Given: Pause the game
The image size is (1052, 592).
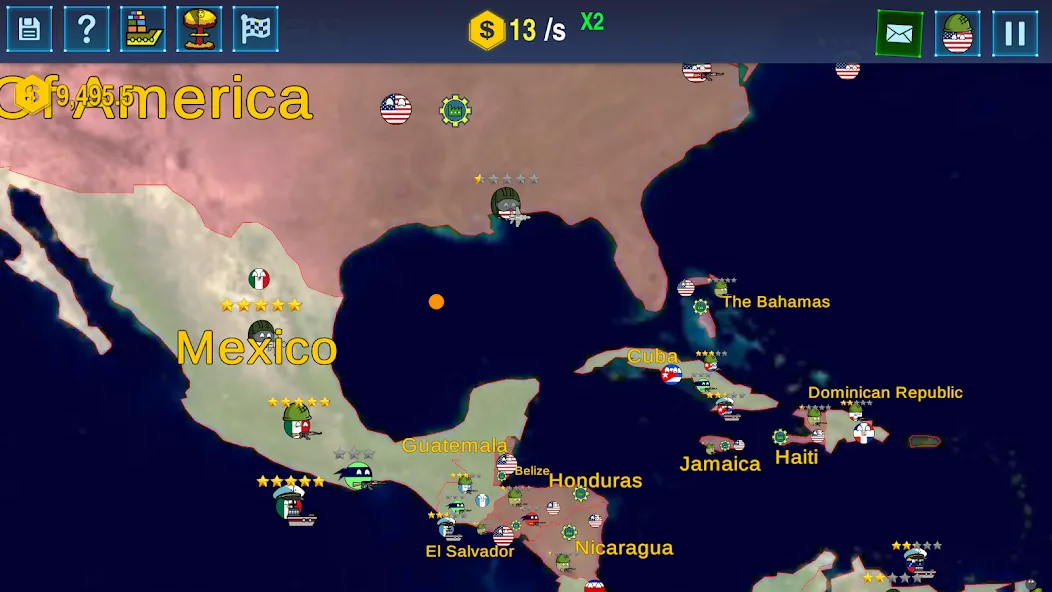Looking at the screenshot, I should 1015,34.
